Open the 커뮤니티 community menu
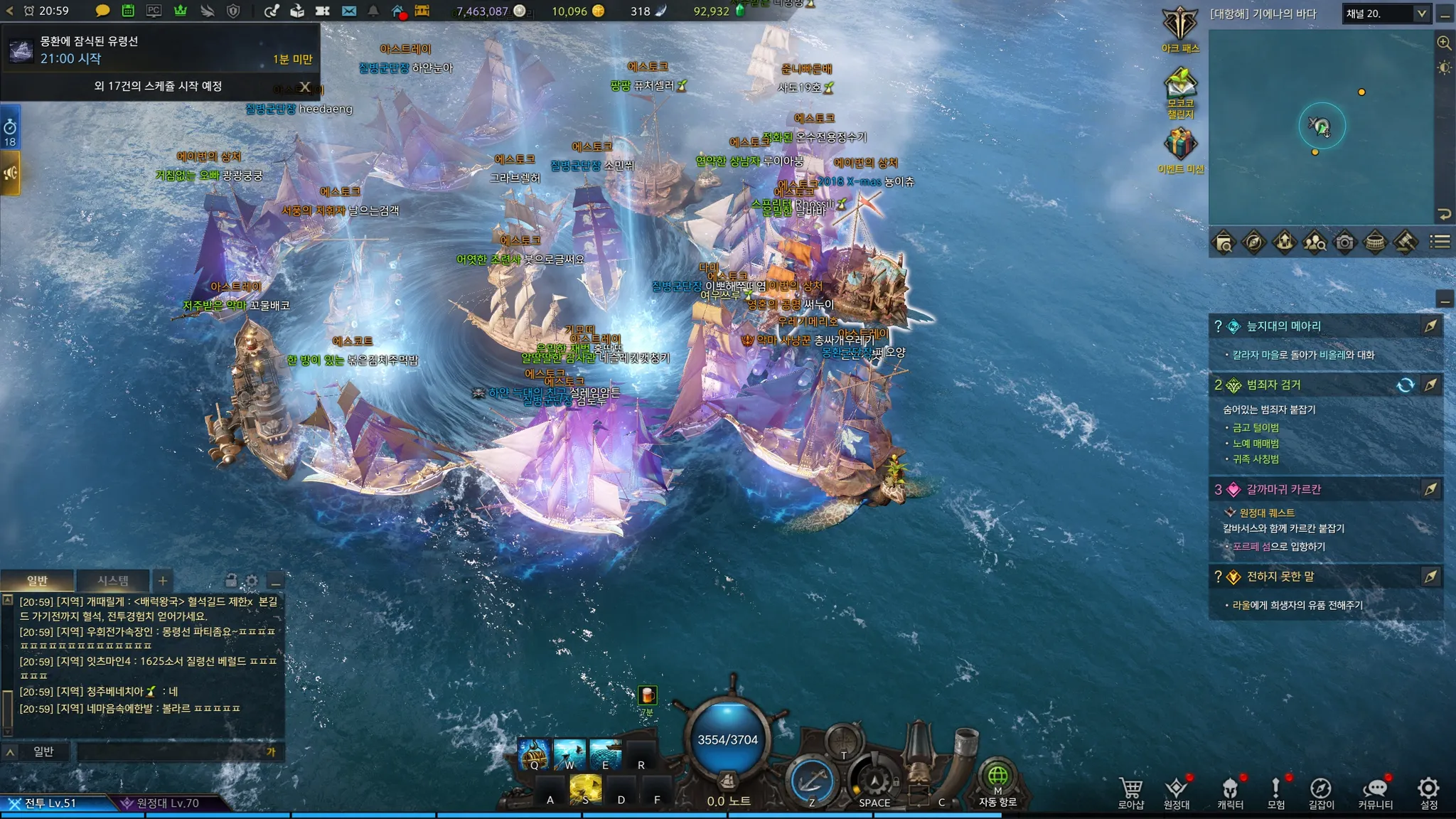Image resolution: width=1456 pixels, height=819 pixels. 1375,792
